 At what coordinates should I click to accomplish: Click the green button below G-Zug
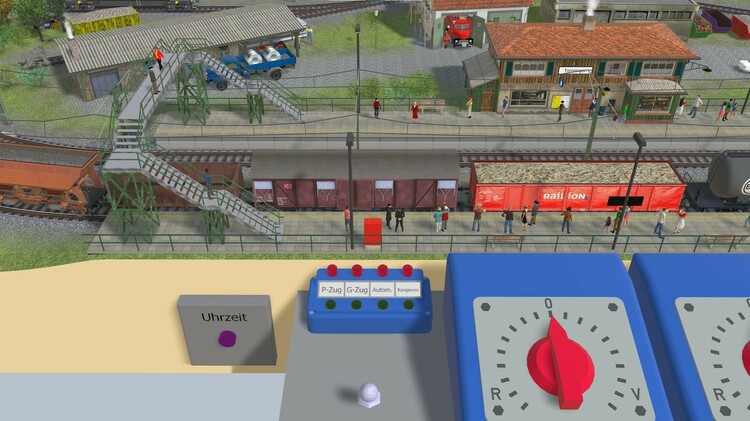click(355, 304)
